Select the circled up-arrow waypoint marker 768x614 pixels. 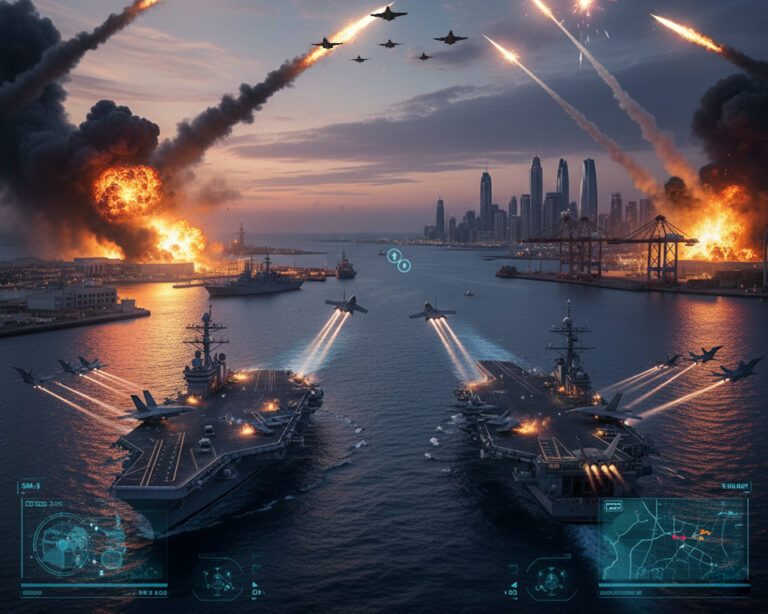pyautogui.click(x=394, y=255)
